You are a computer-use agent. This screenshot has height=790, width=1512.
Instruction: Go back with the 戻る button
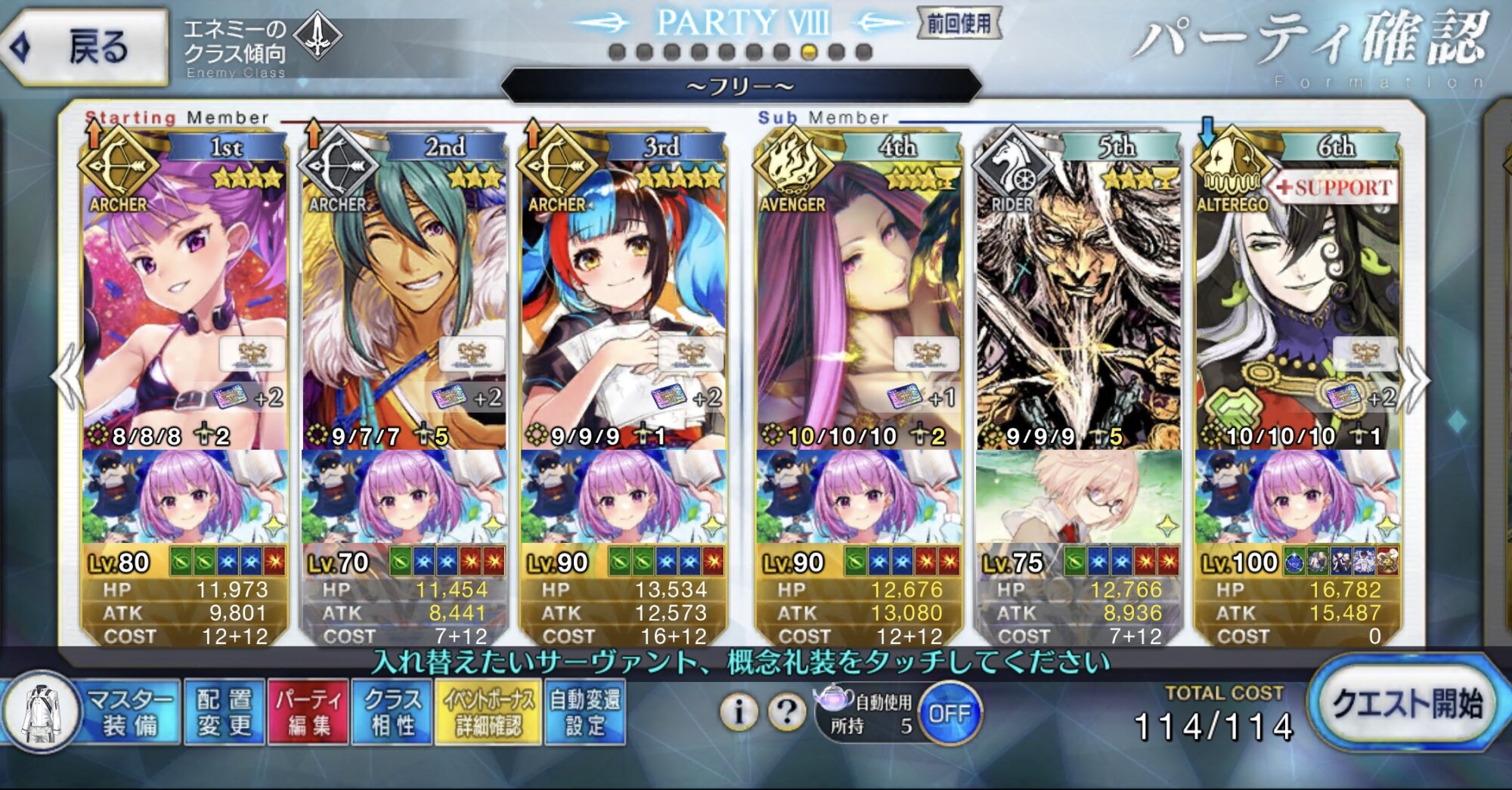[85, 47]
